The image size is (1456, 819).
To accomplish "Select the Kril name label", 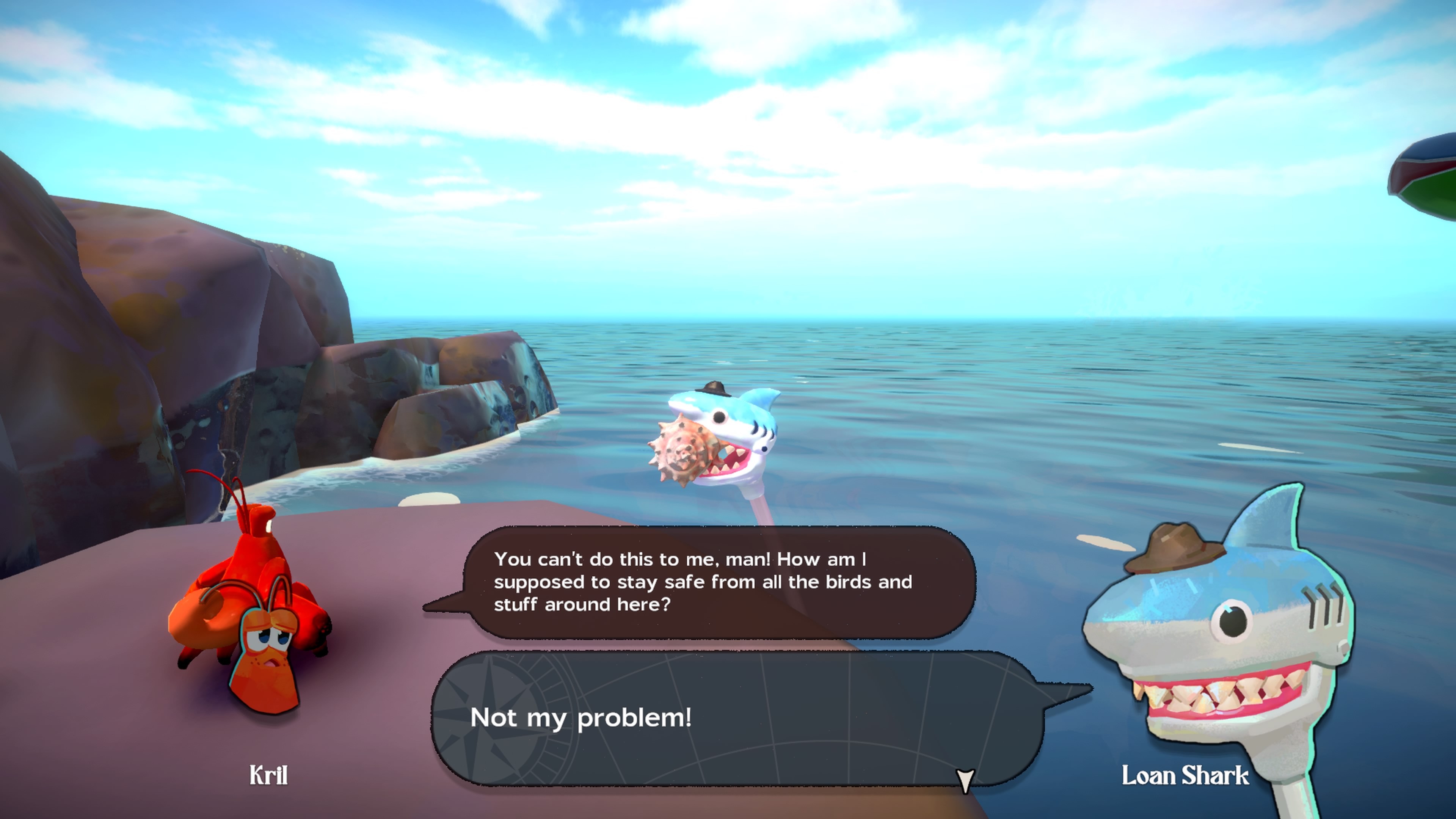I will pyautogui.click(x=268, y=775).
